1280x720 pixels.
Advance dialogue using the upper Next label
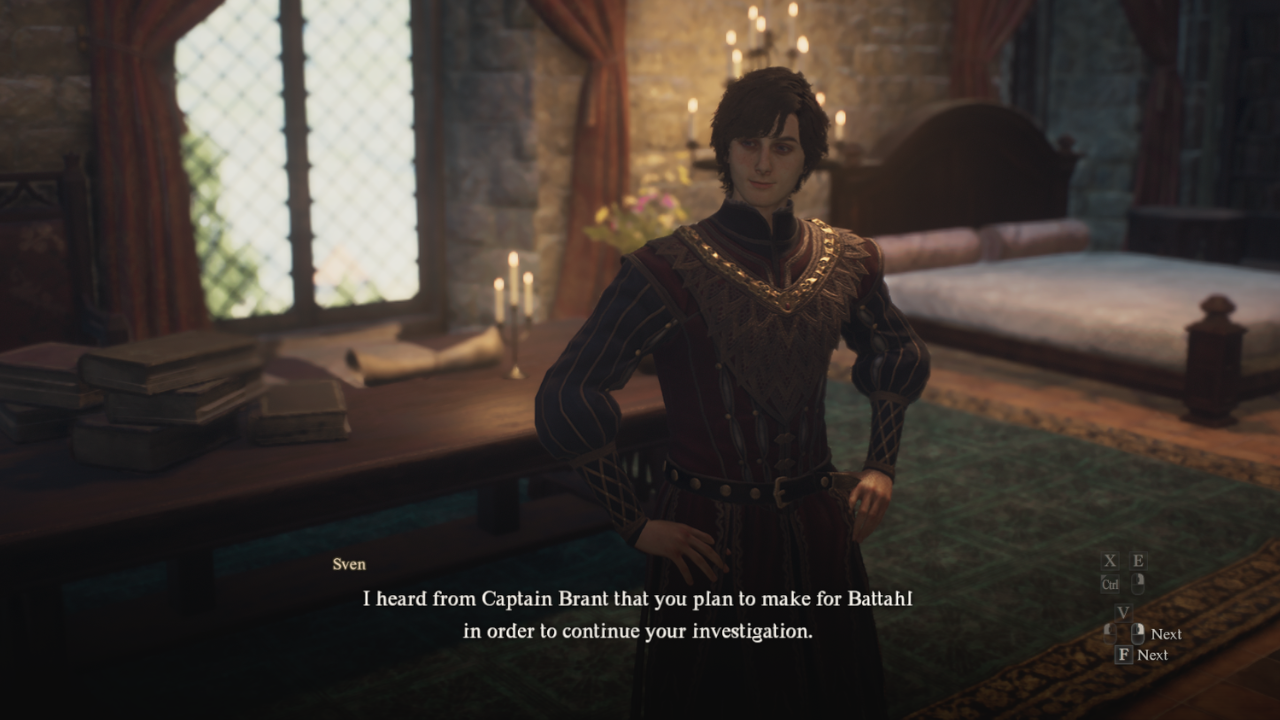[x=1166, y=633]
